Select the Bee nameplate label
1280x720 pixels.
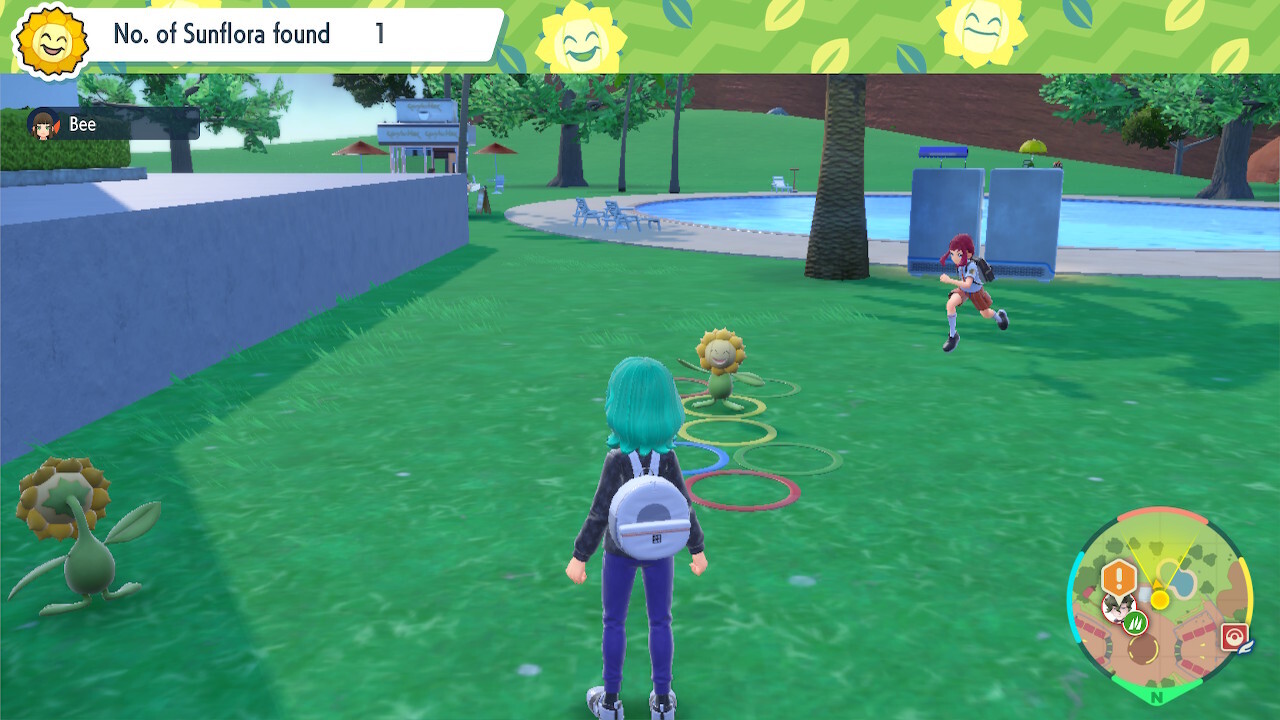tap(82, 124)
